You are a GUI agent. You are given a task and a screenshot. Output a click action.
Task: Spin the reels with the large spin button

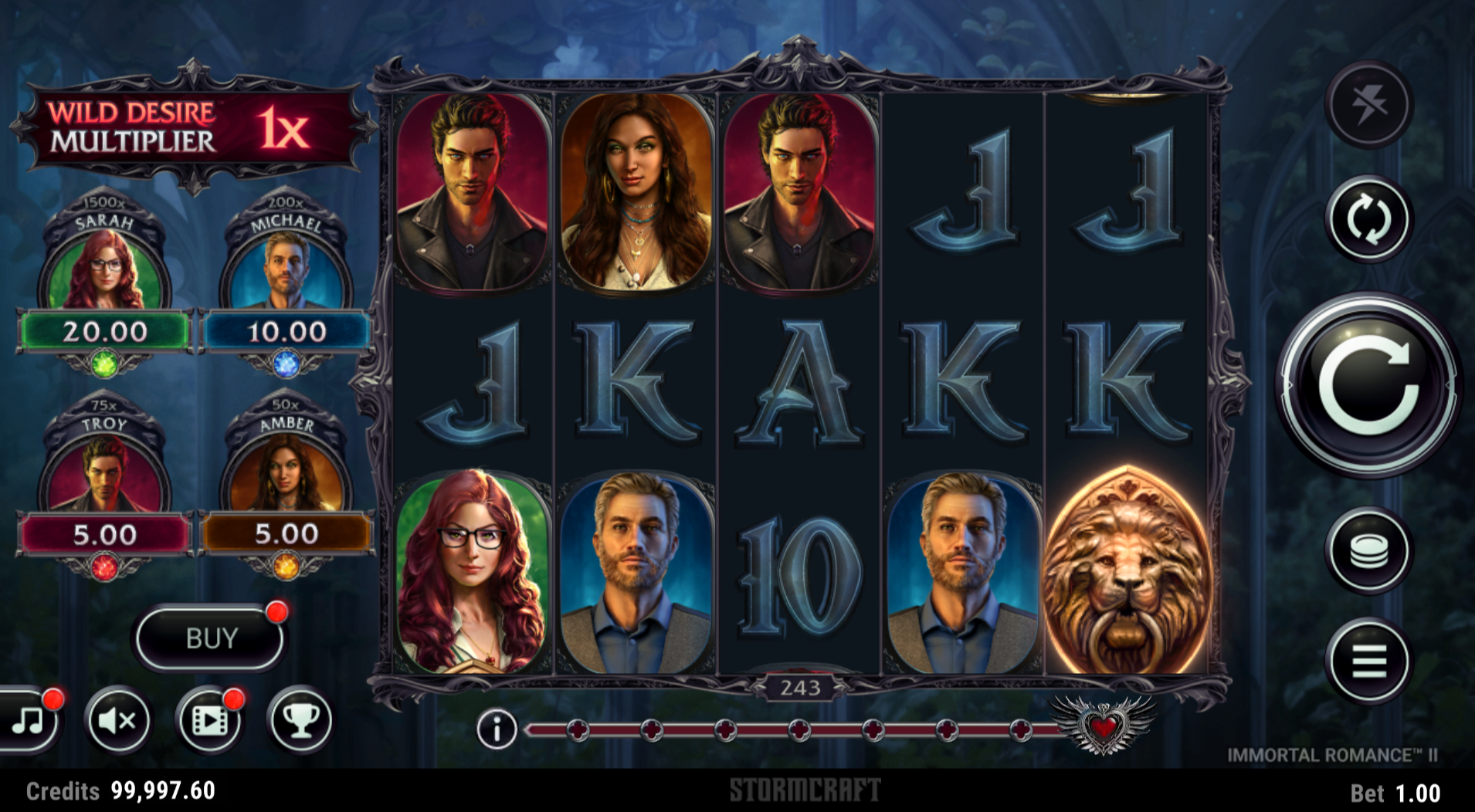point(1368,384)
